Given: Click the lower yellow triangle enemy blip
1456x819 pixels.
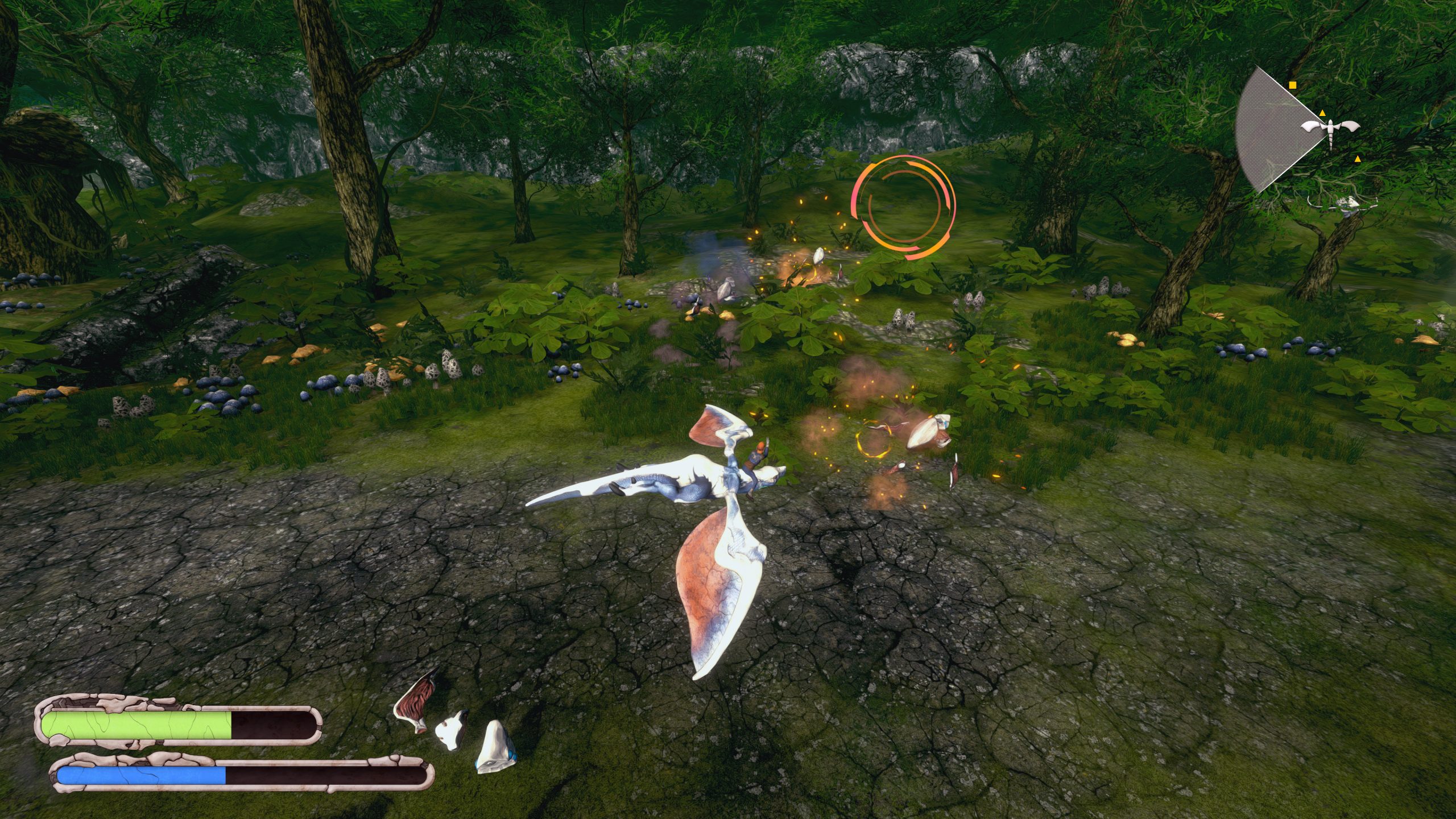Looking at the screenshot, I should [x=1358, y=160].
